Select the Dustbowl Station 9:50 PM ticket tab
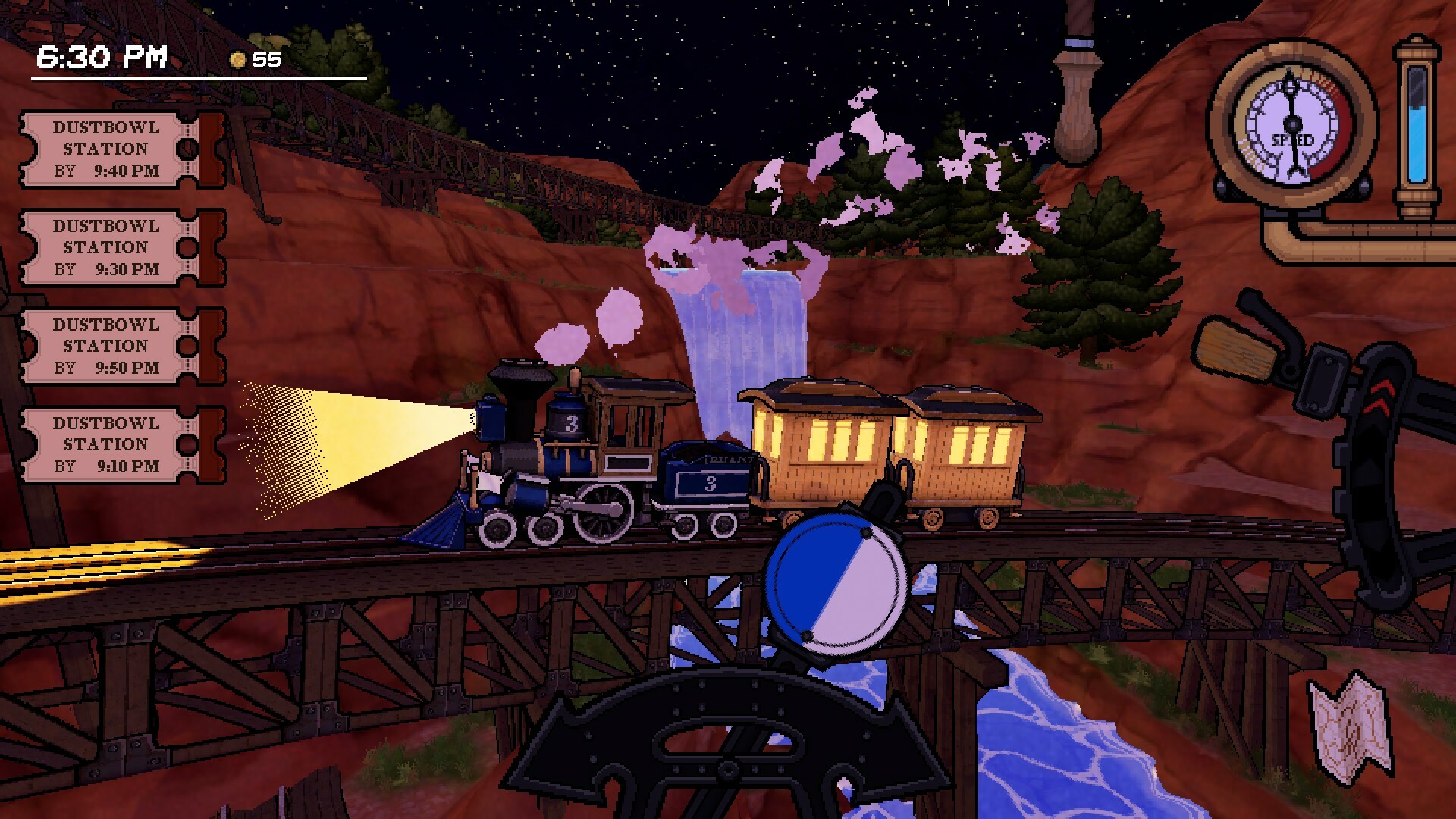 pyautogui.click(x=106, y=346)
